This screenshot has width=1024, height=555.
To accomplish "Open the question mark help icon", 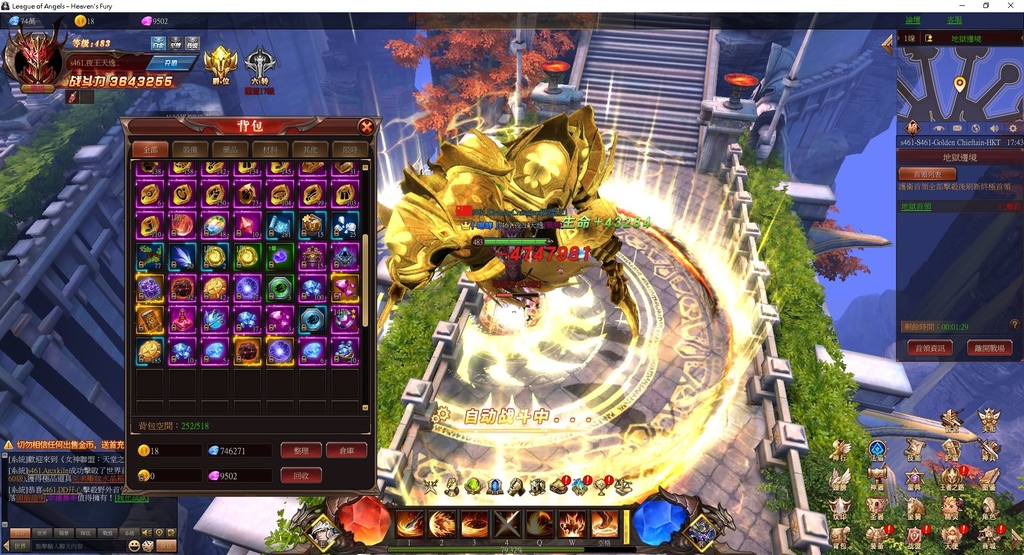I will point(1014,324).
